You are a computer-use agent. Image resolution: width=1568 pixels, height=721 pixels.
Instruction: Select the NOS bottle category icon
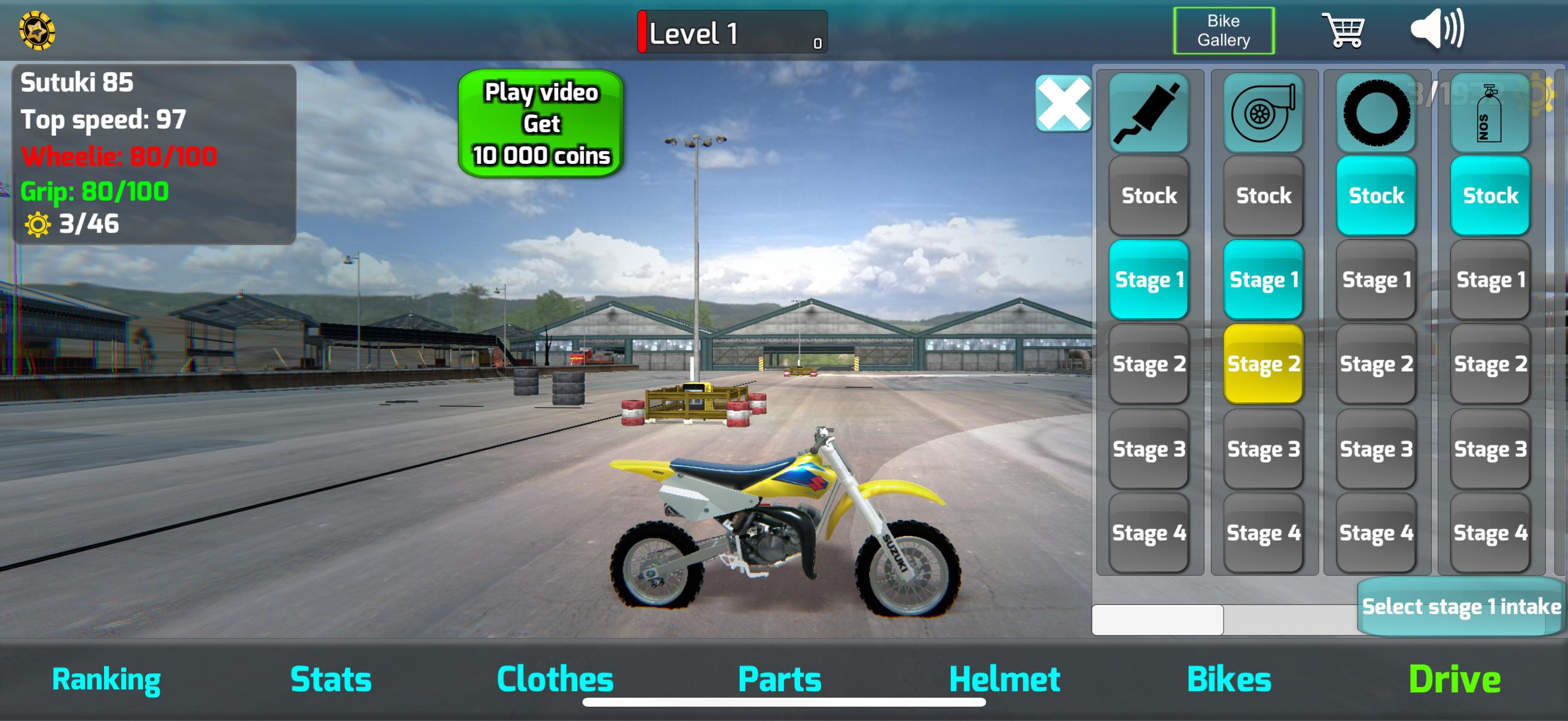1489,114
